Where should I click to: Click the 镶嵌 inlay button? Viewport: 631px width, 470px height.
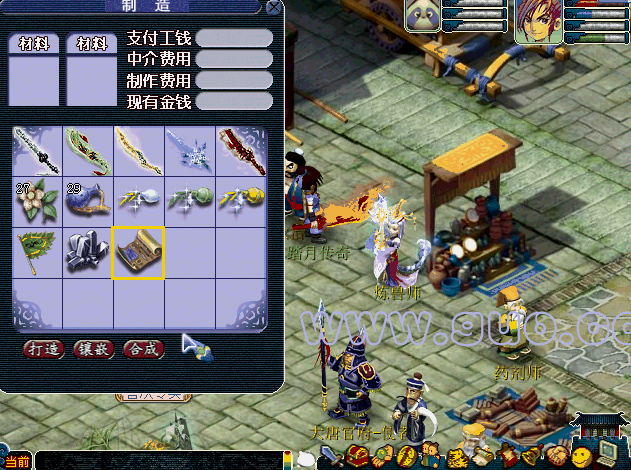click(93, 349)
